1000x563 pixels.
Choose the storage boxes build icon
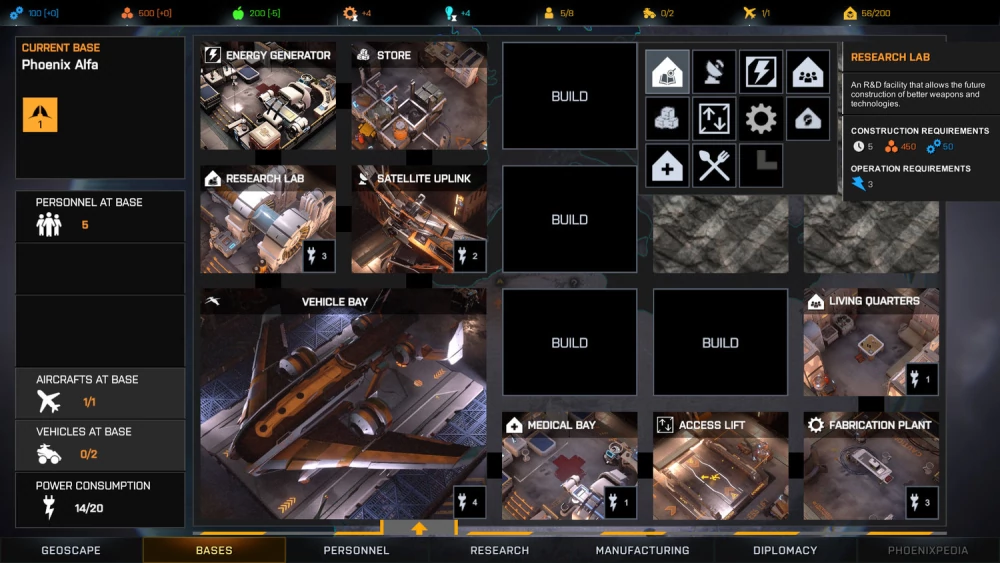(667, 119)
